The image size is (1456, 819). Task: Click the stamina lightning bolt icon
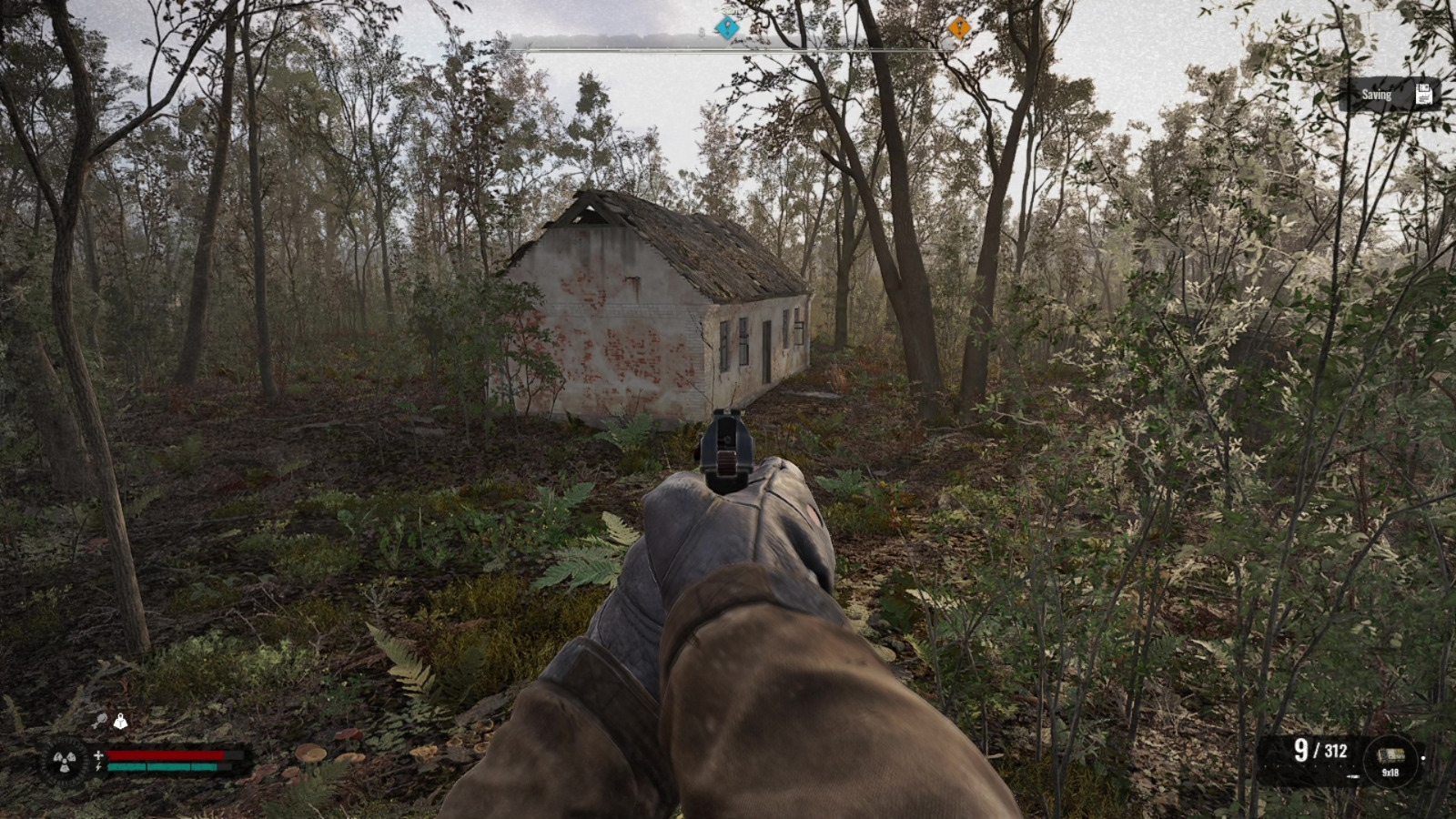(x=97, y=767)
